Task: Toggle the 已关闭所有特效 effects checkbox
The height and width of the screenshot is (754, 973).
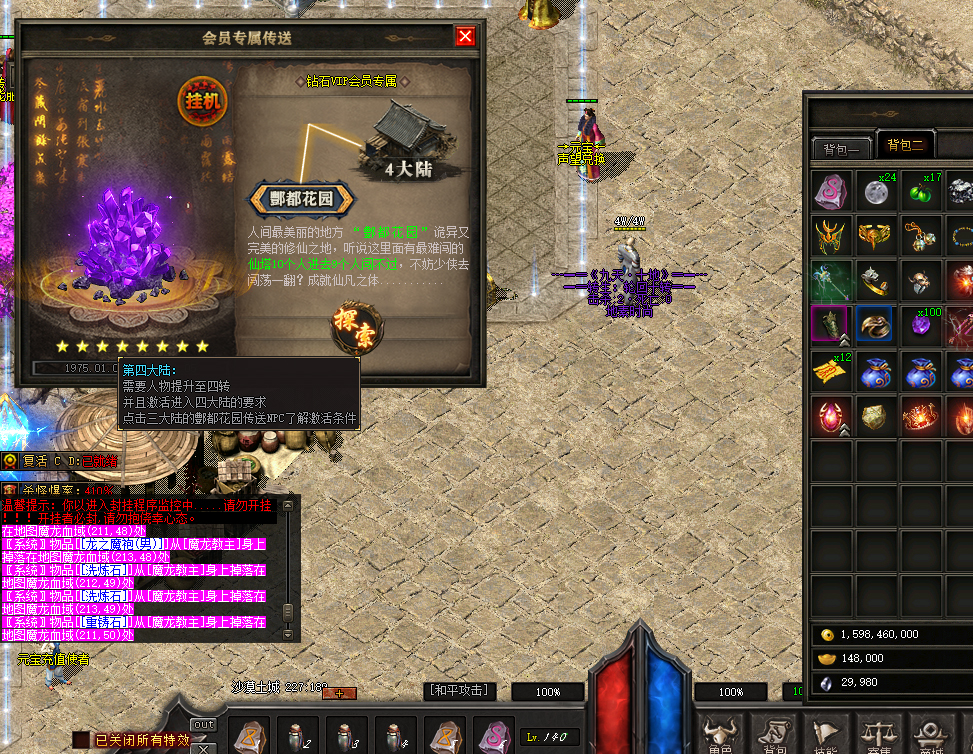Action: coord(80,740)
